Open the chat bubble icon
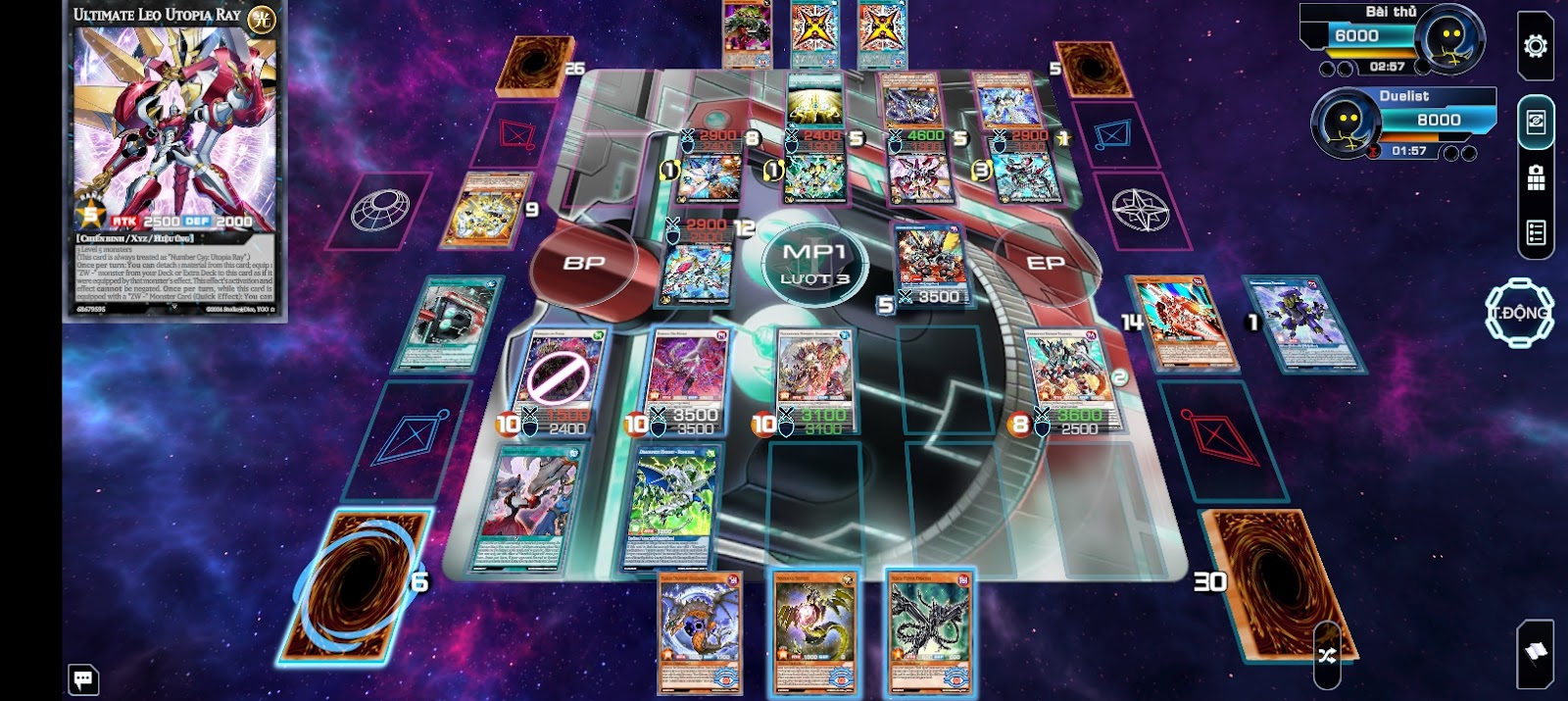The width and height of the screenshot is (1568, 701). tap(83, 678)
